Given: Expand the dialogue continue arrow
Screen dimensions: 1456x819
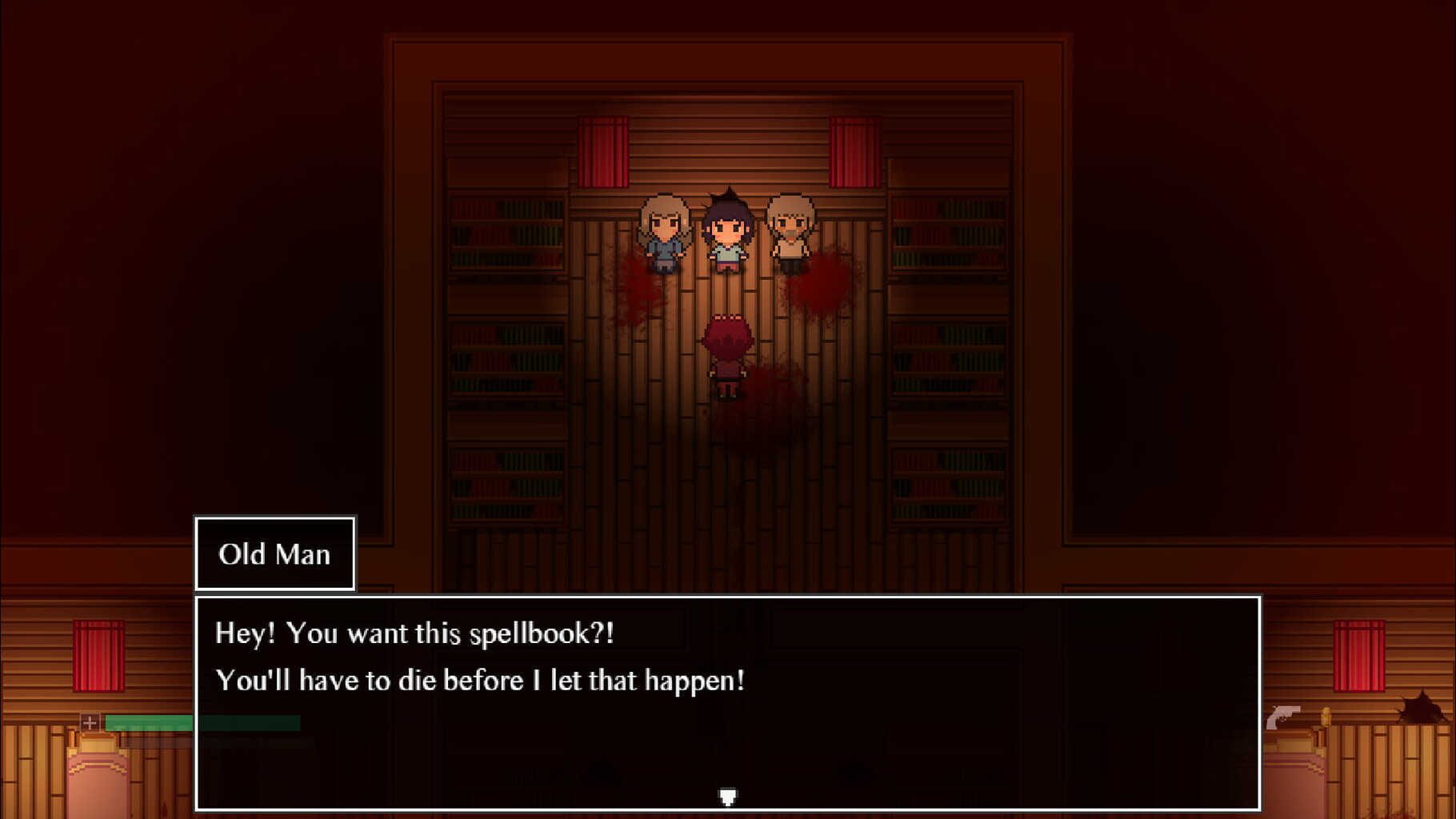Looking at the screenshot, I should (x=726, y=796).
